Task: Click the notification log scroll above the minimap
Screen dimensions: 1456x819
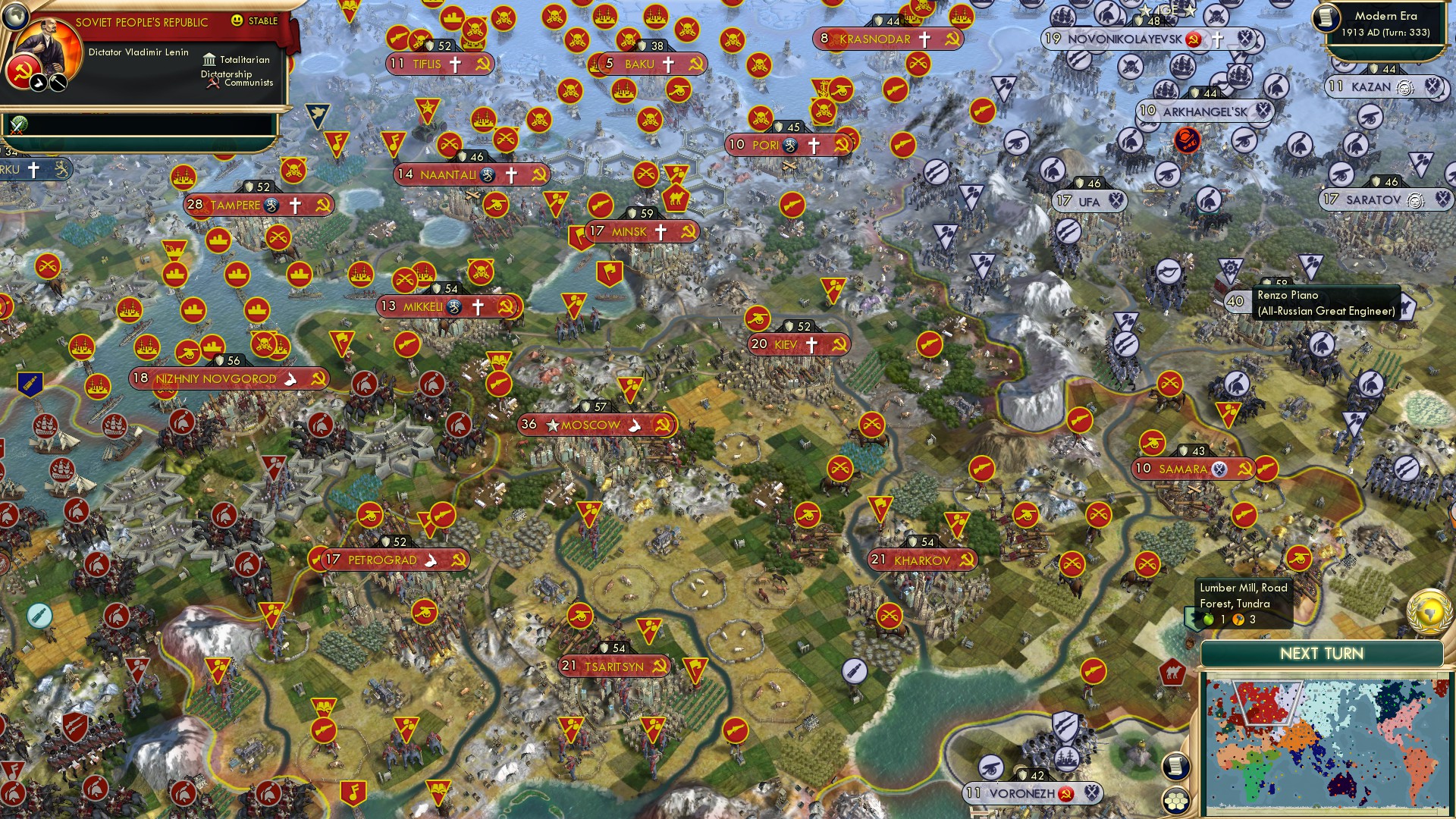Action: 1174,767
